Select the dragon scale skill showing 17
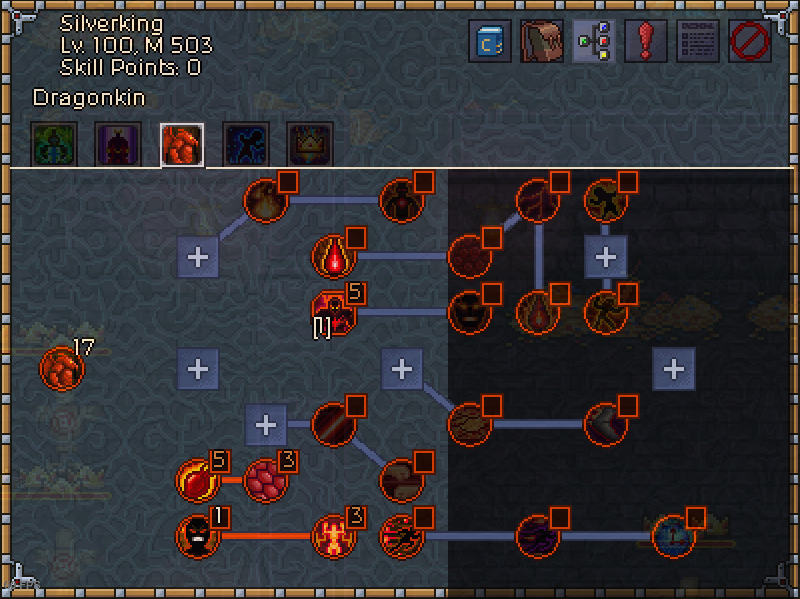The image size is (800, 599). [61, 369]
